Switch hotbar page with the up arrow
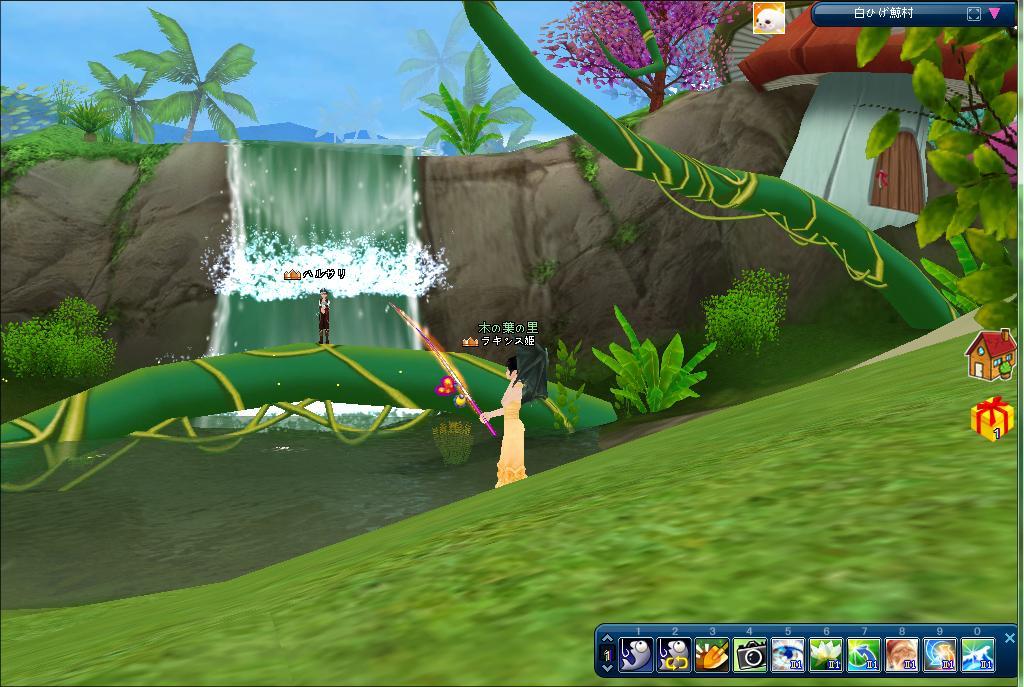Screen dimensions: 1024x687 [x=606, y=639]
